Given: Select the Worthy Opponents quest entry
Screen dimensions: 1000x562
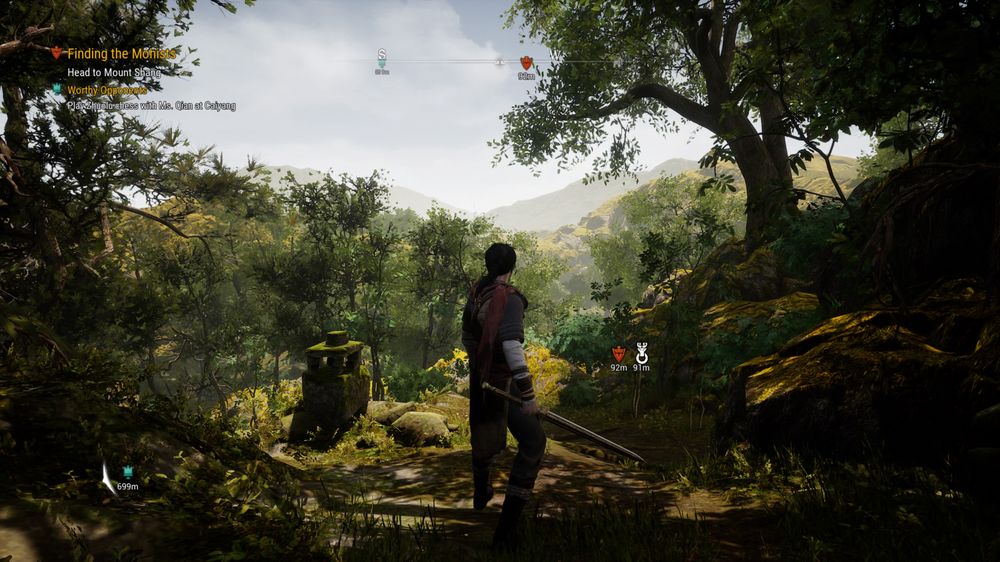Looking at the screenshot, I should (x=107, y=90).
